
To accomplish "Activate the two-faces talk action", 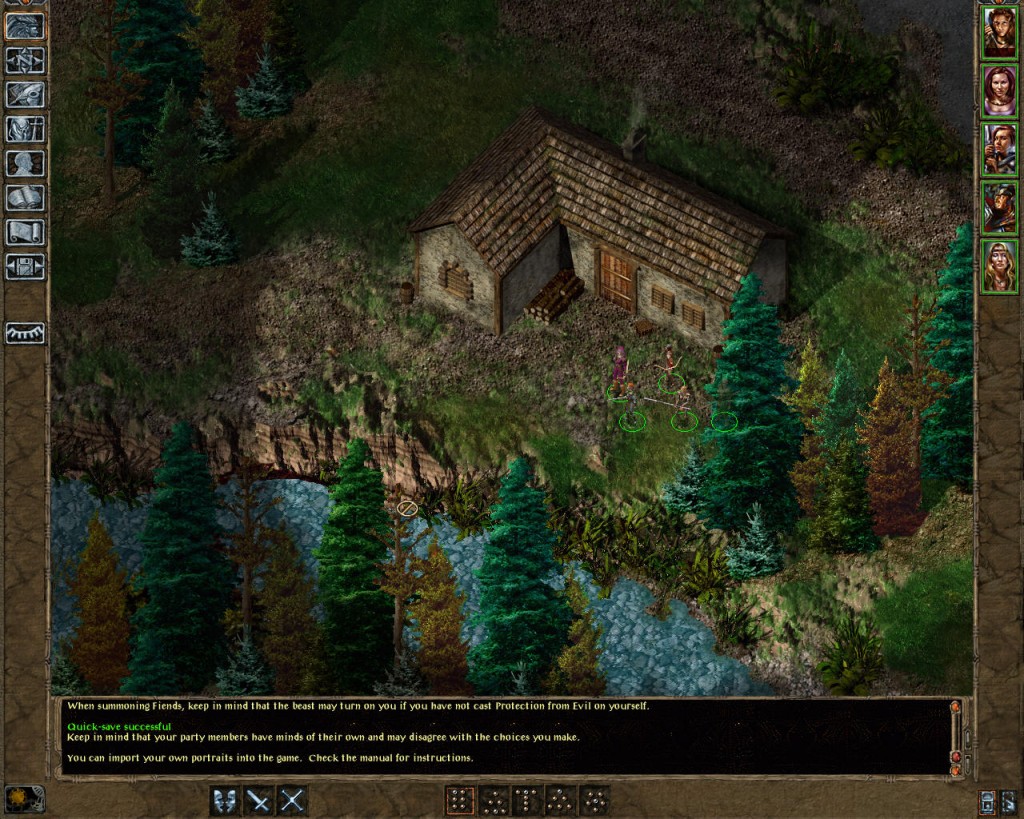I will click(x=225, y=800).
